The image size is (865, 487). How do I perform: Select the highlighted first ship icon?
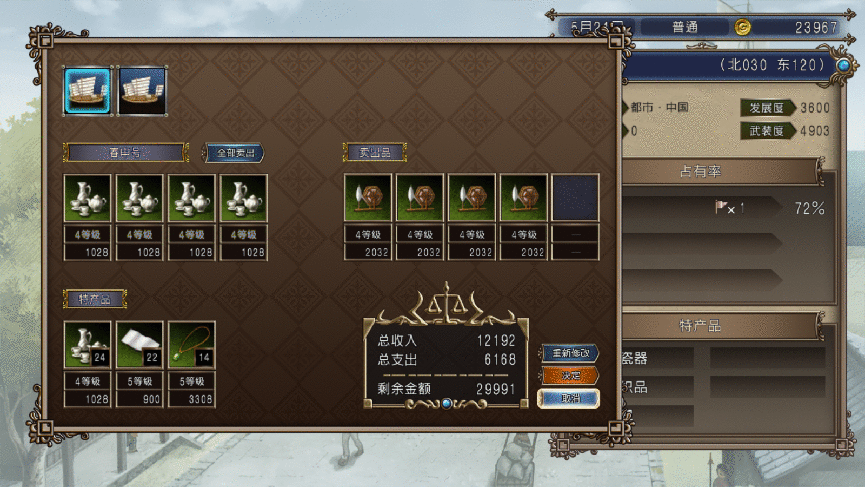(x=88, y=91)
